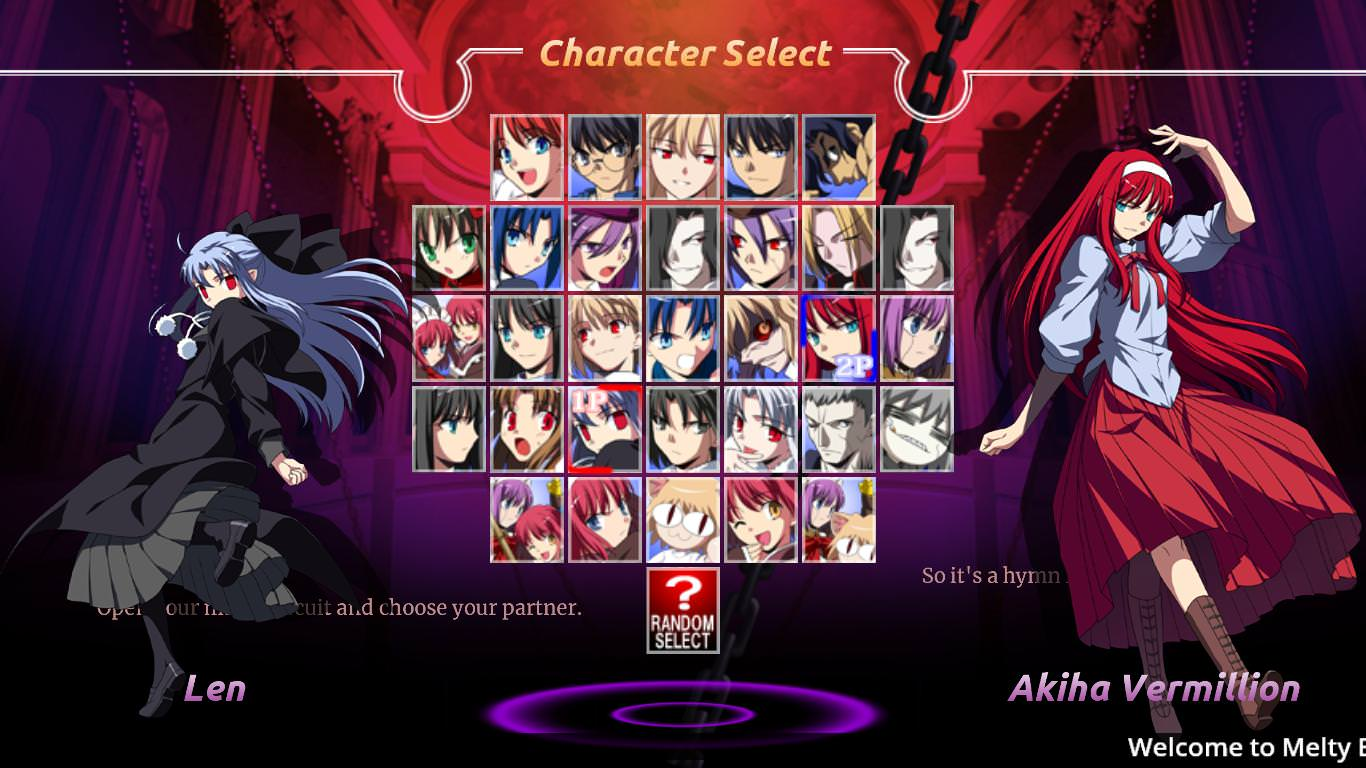Screen dimensions: 1366x768
Task: Select the purple-haired girl with Neco-Arc duo
Action: [839, 520]
